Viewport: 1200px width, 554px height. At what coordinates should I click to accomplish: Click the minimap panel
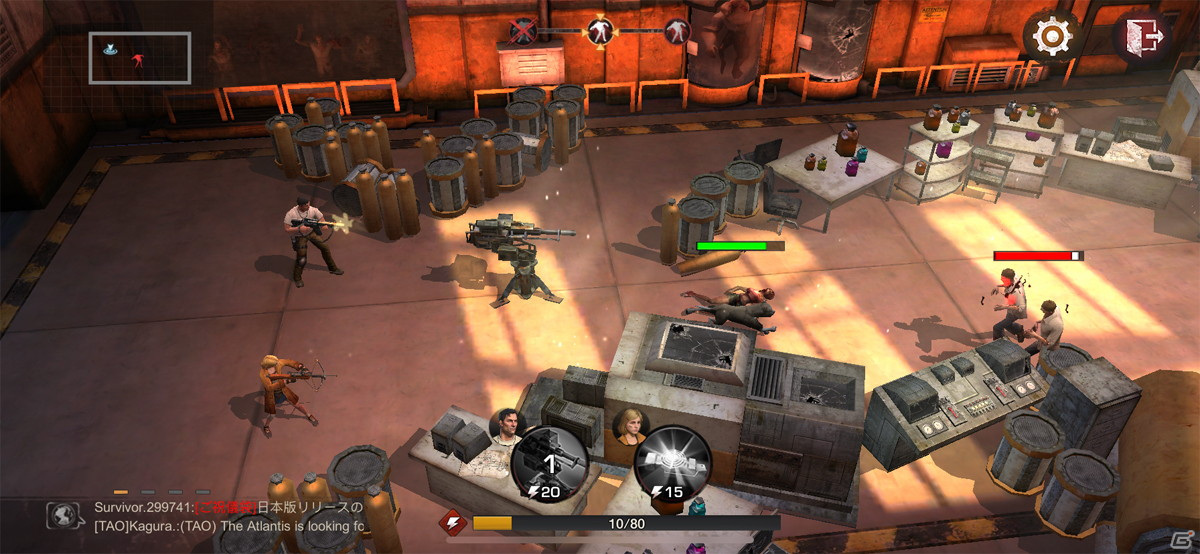[x=140, y=57]
